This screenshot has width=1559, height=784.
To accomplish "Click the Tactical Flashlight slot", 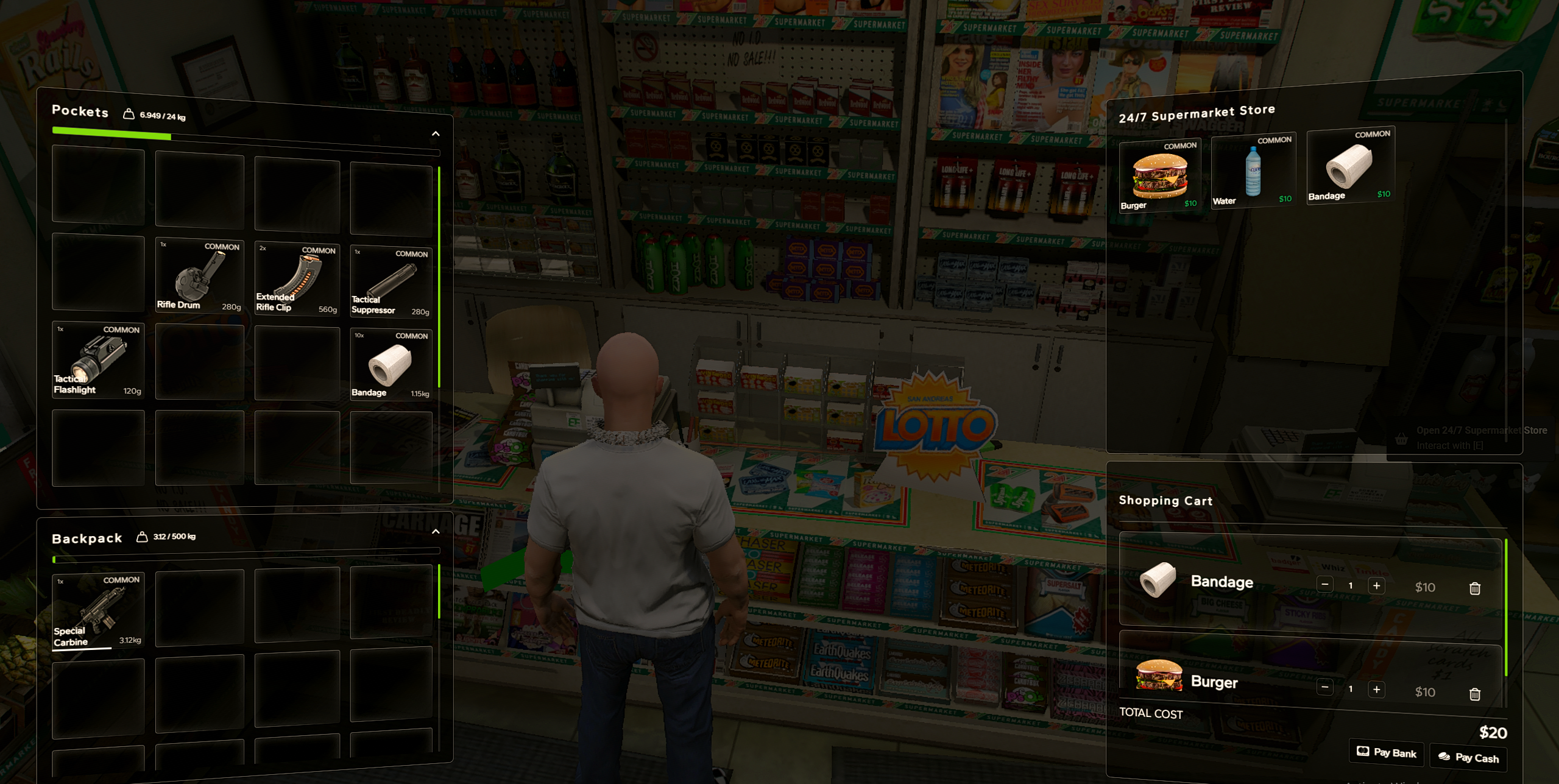I will tap(98, 361).
